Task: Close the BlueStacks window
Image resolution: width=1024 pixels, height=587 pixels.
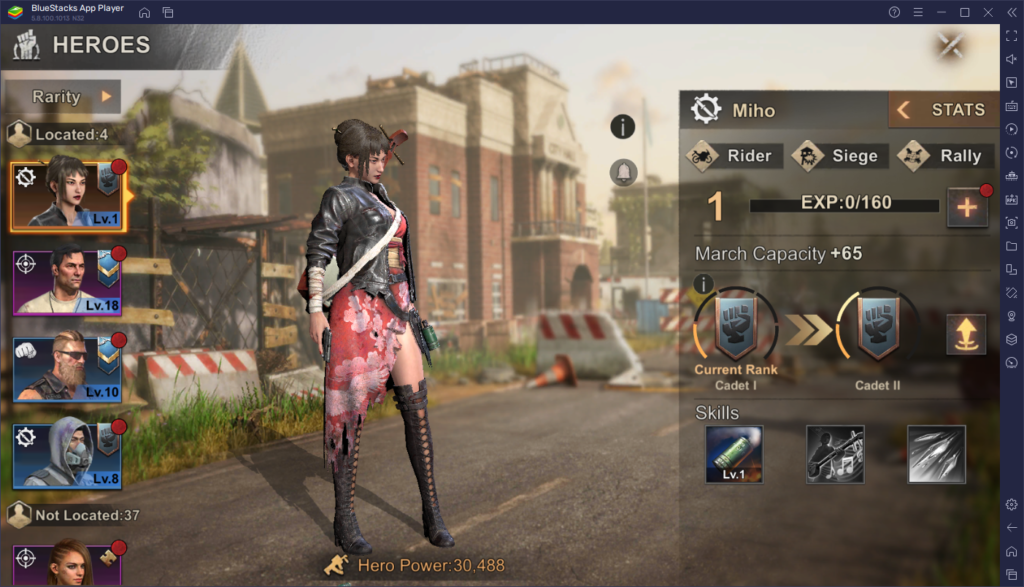Action: [x=986, y=12]
